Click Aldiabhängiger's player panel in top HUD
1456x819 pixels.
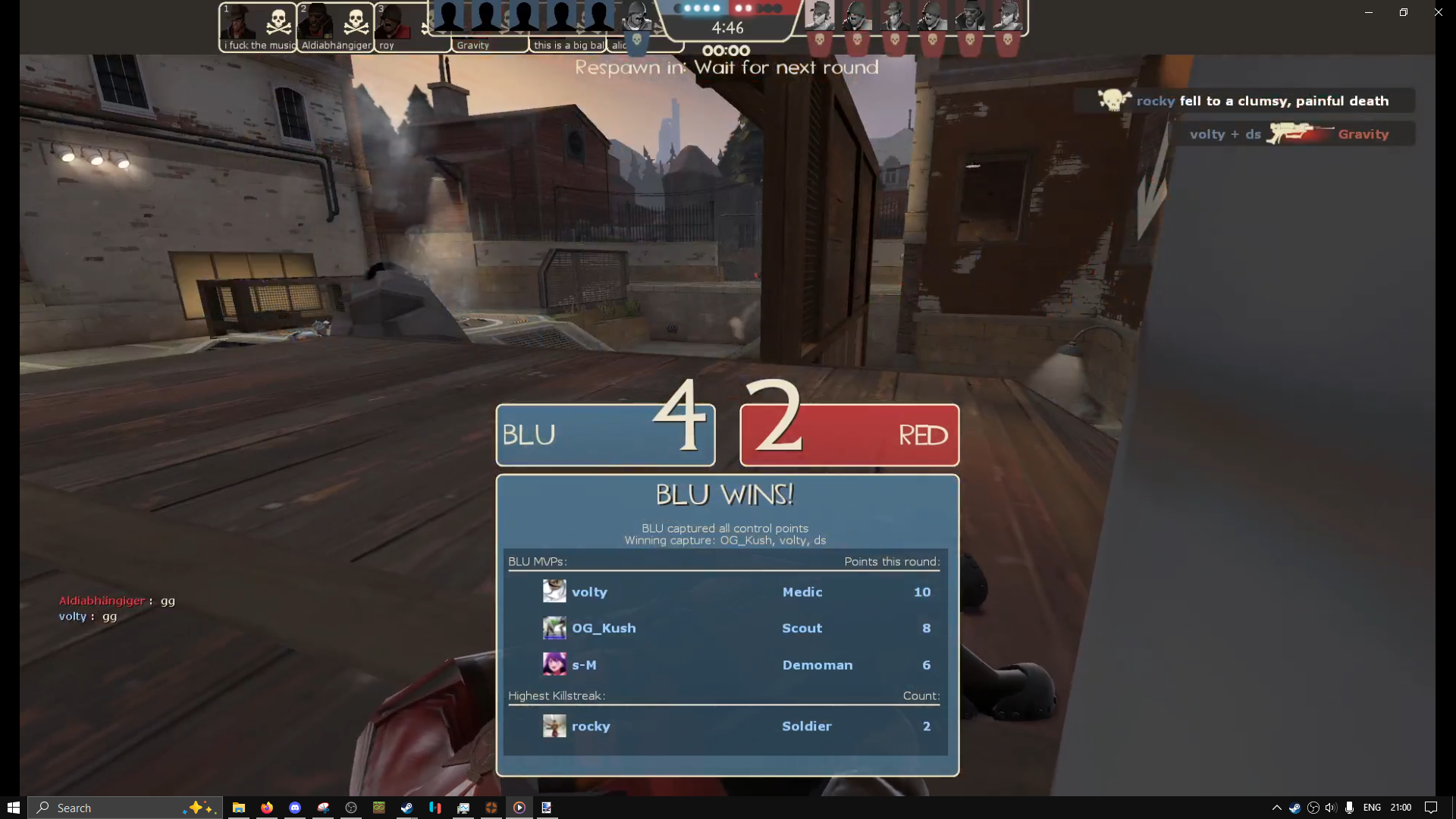pyautogui.click(x=335, y=28)
